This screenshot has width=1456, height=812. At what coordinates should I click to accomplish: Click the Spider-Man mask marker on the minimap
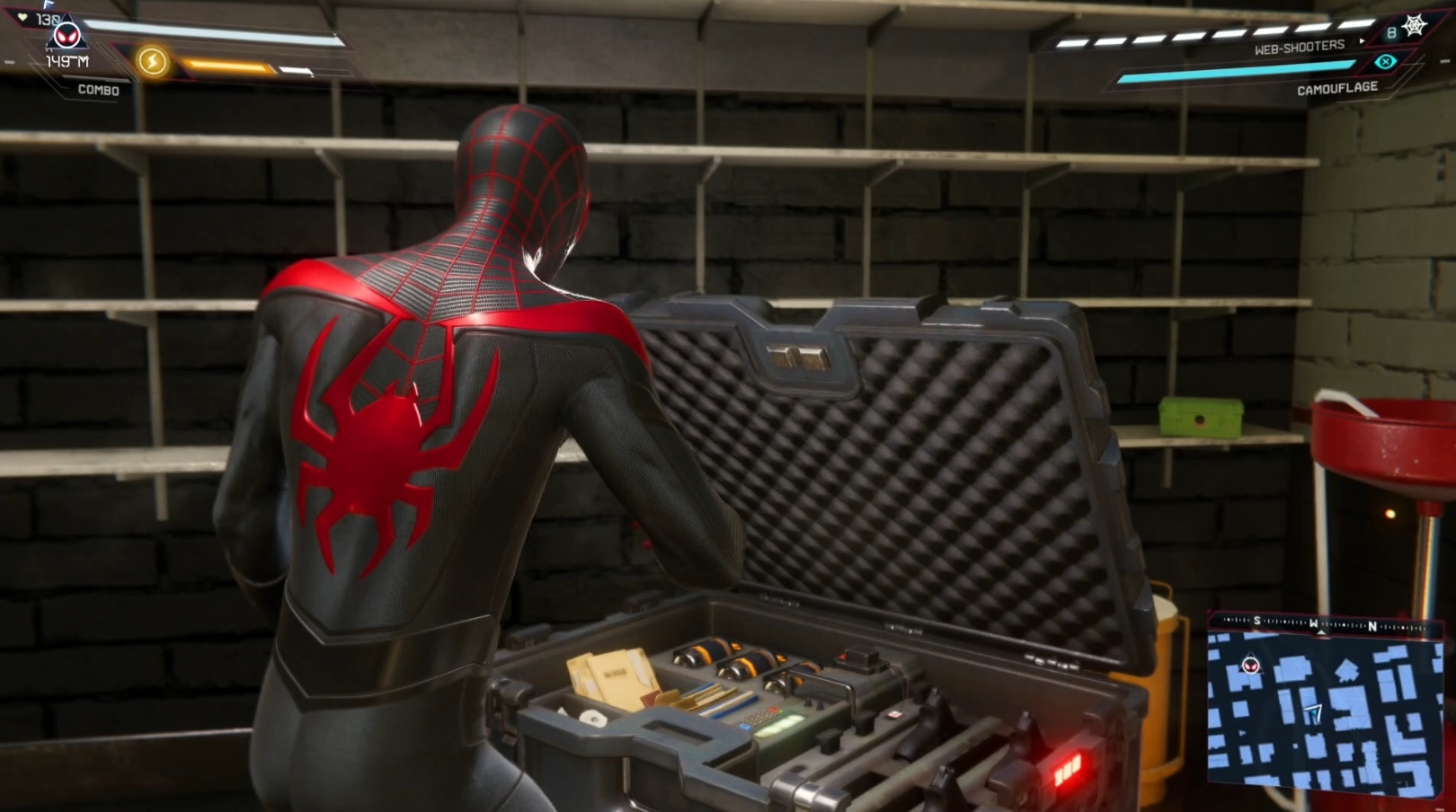point(1250,666)
